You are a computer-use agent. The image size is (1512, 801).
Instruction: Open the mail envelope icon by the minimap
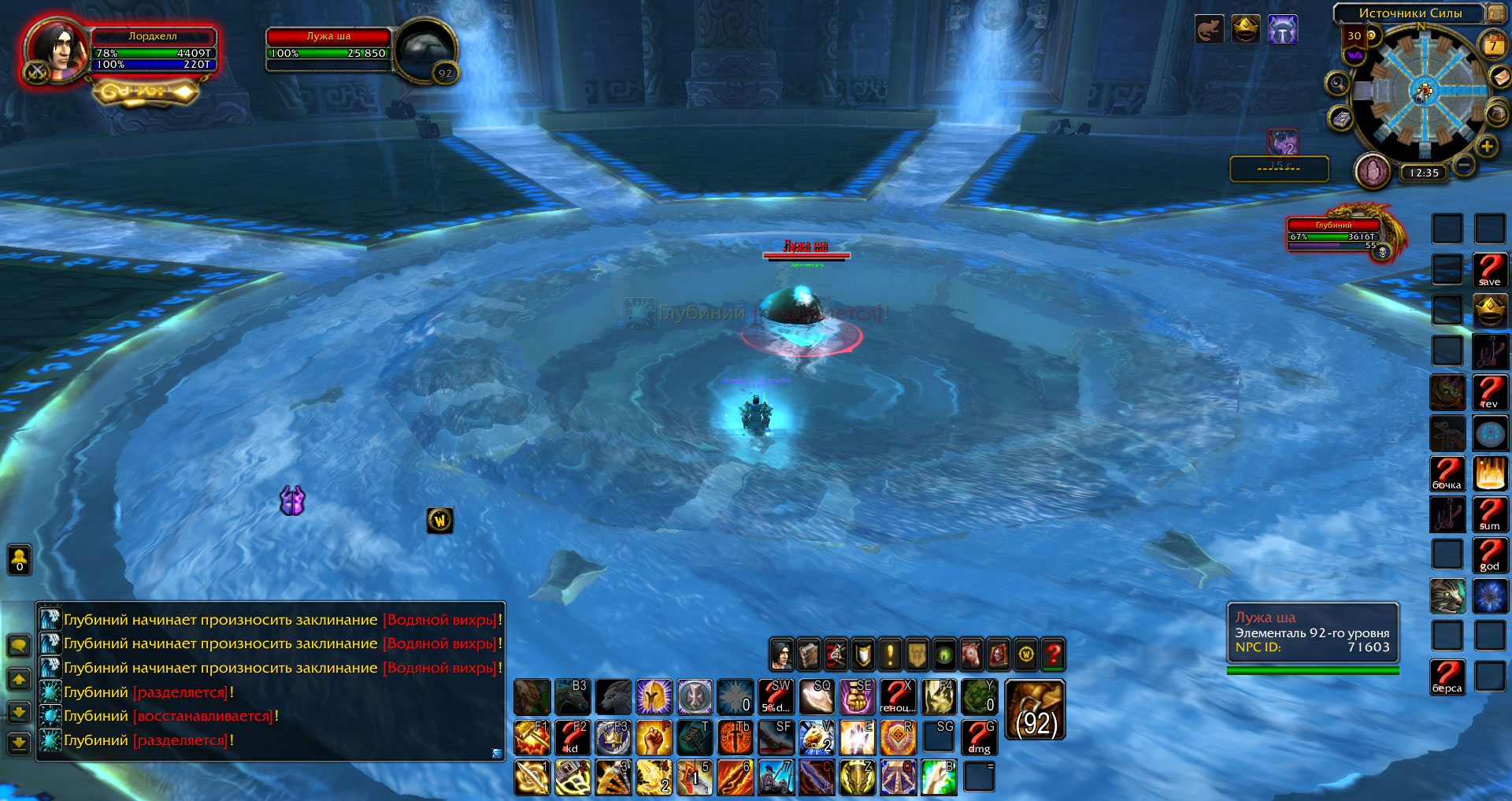(1499, 77)
